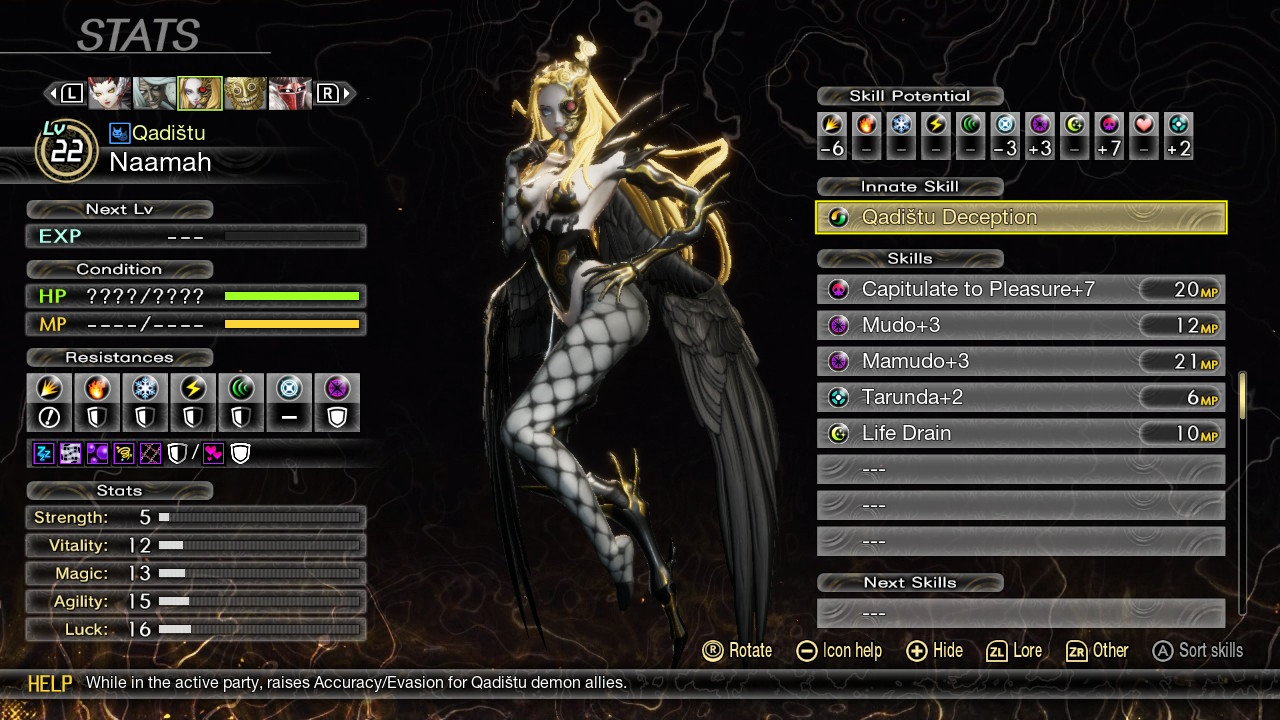The height and width of the screenshot is (720, 1280).
Task: Select the Mudo+3 skill row
Action: (1021, 326)
